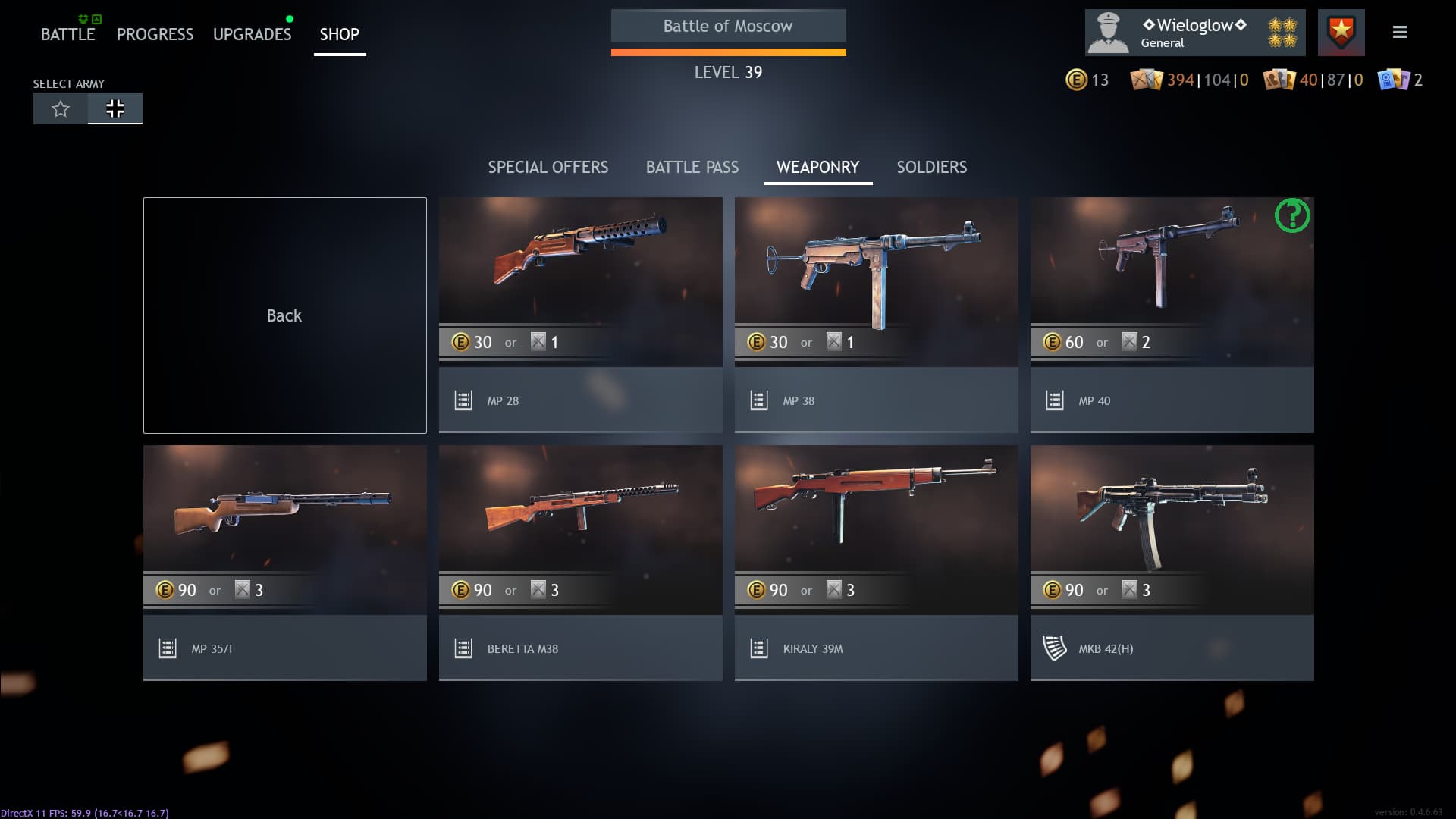Viewport: 1456px width, 819px height.
Task: Select the star army option
Action: pos(61,108)
